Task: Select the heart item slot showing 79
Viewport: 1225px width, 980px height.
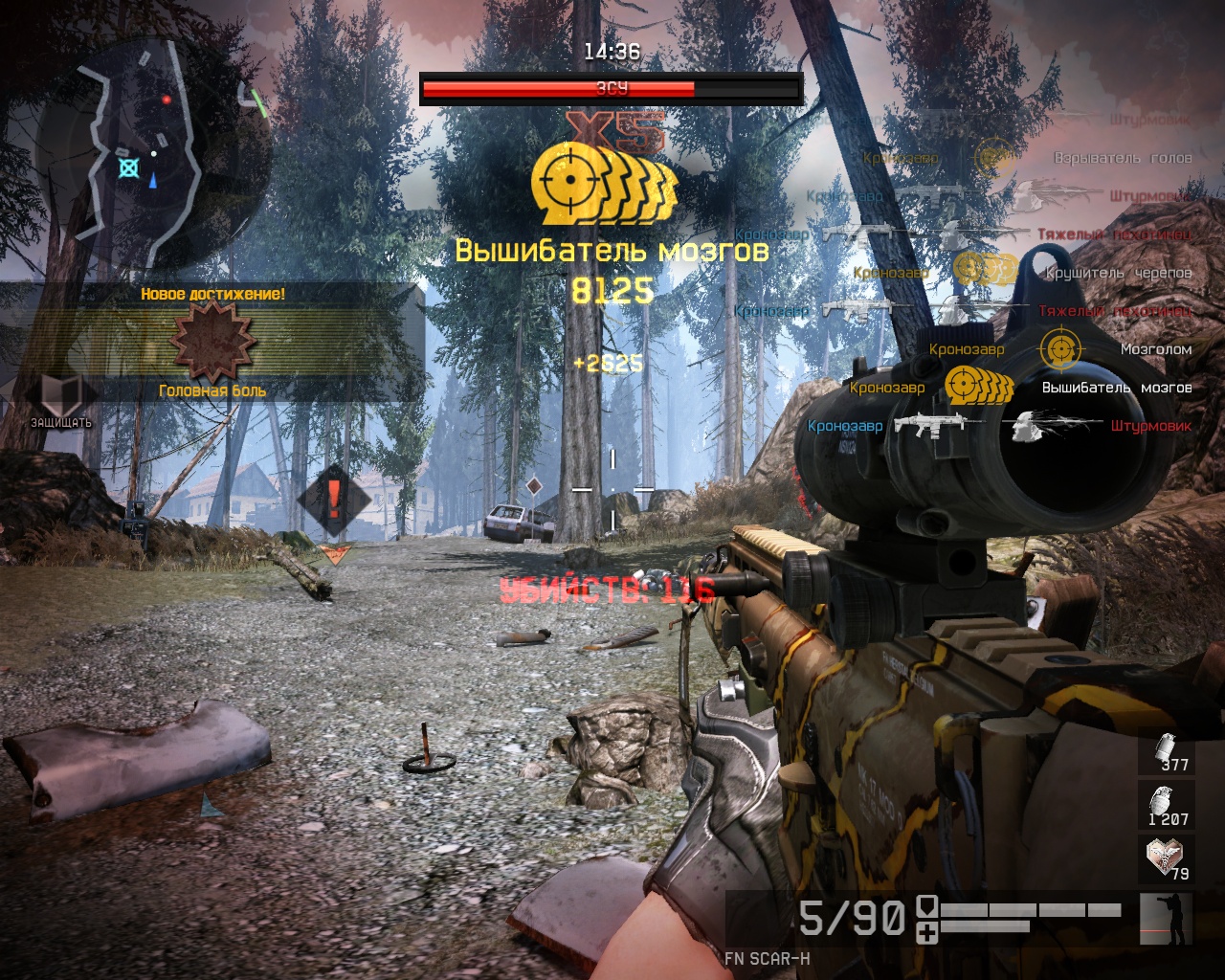Action: click(1167, 857)
